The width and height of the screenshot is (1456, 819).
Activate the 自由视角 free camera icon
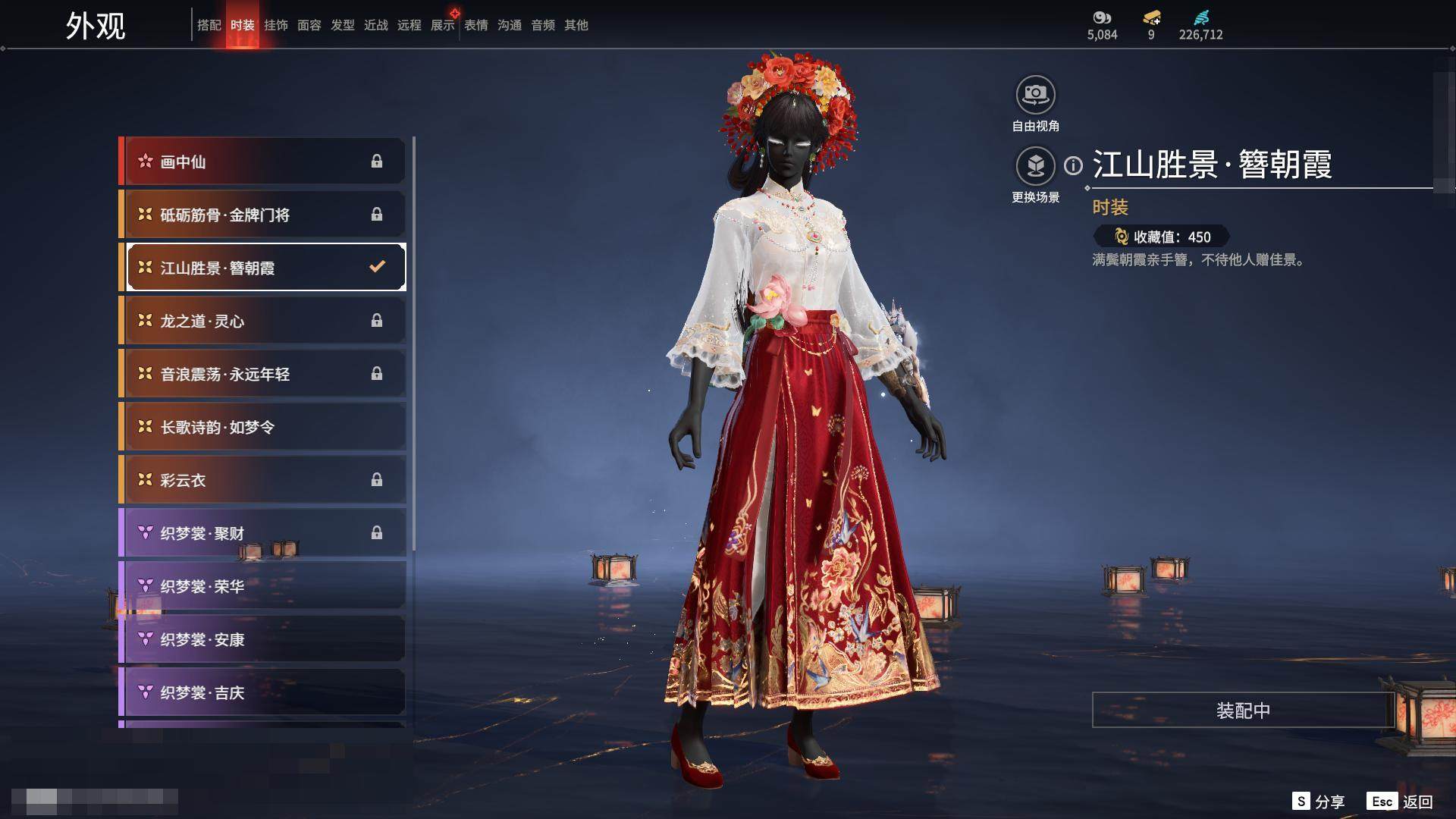click(x=1035, y=96)
